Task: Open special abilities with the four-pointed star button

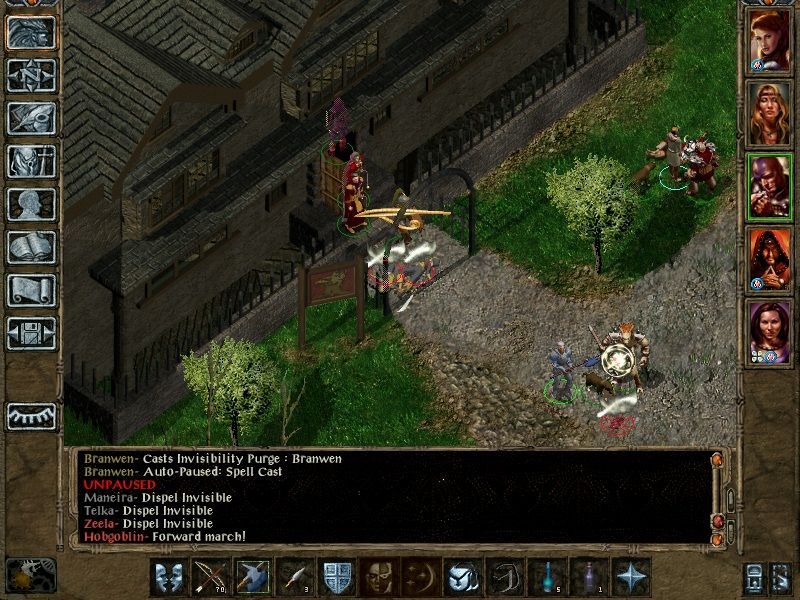Action: tap(631, 577)
